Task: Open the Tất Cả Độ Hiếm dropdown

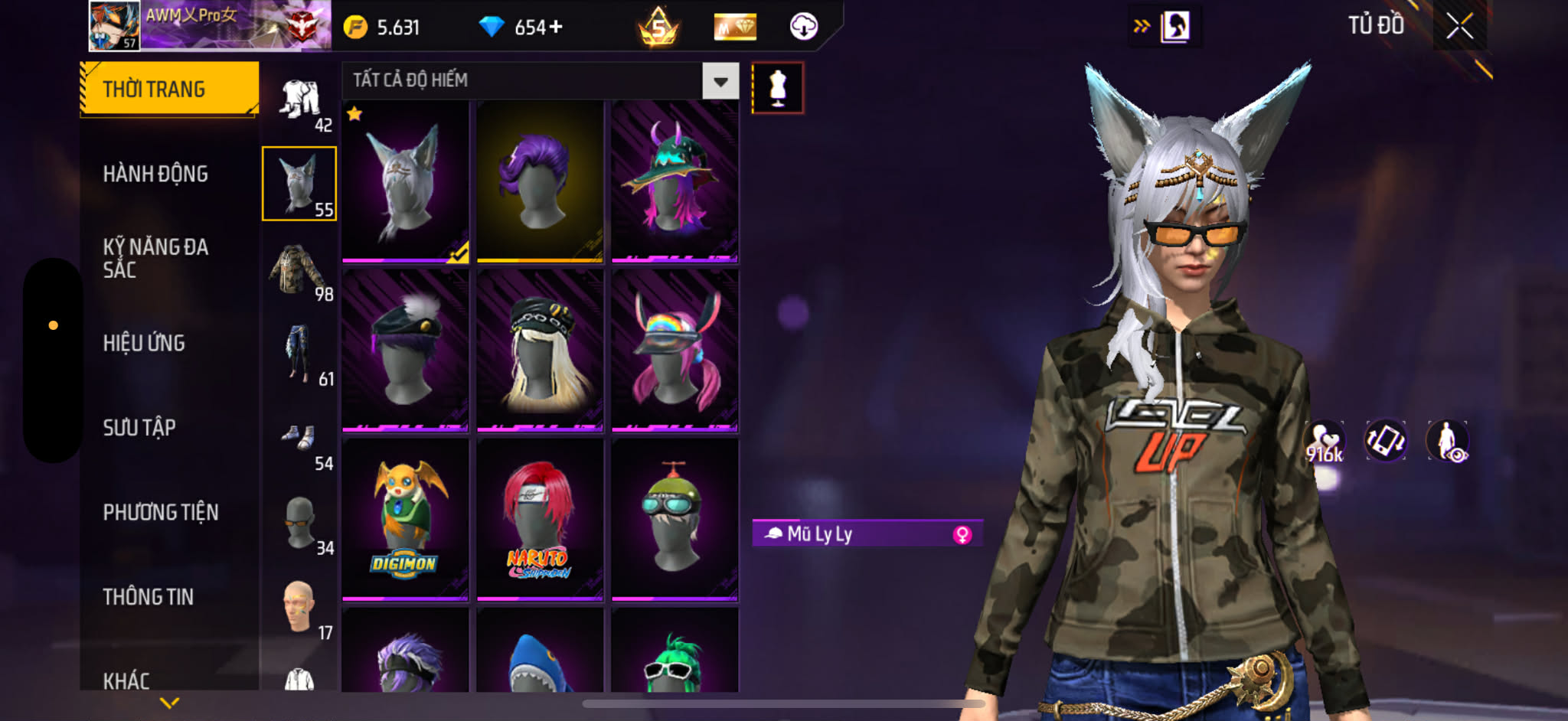Action: tap(720, 81)
